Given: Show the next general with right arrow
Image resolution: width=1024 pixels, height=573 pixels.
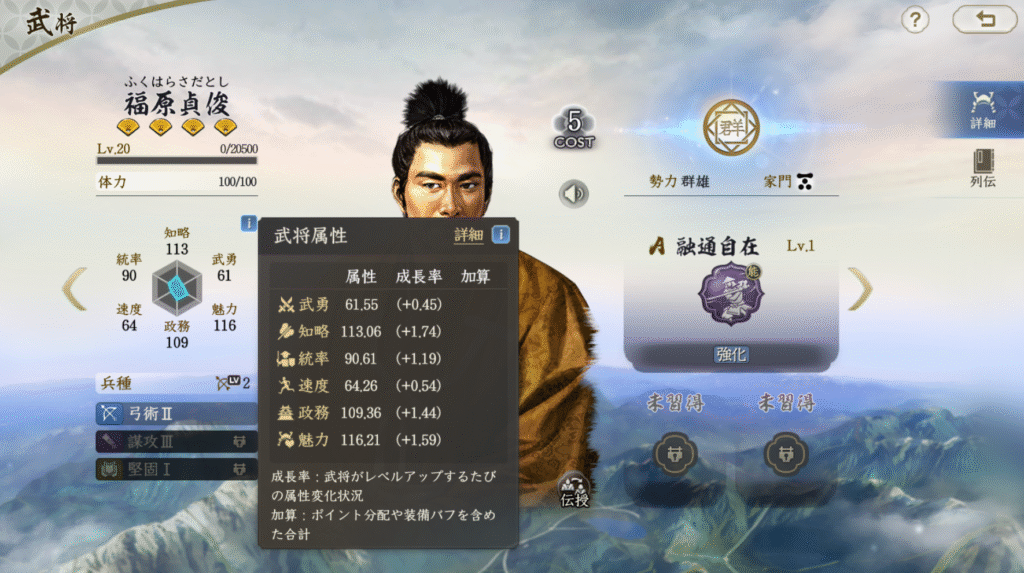Looking at the screenshot, I should (859, 289).
